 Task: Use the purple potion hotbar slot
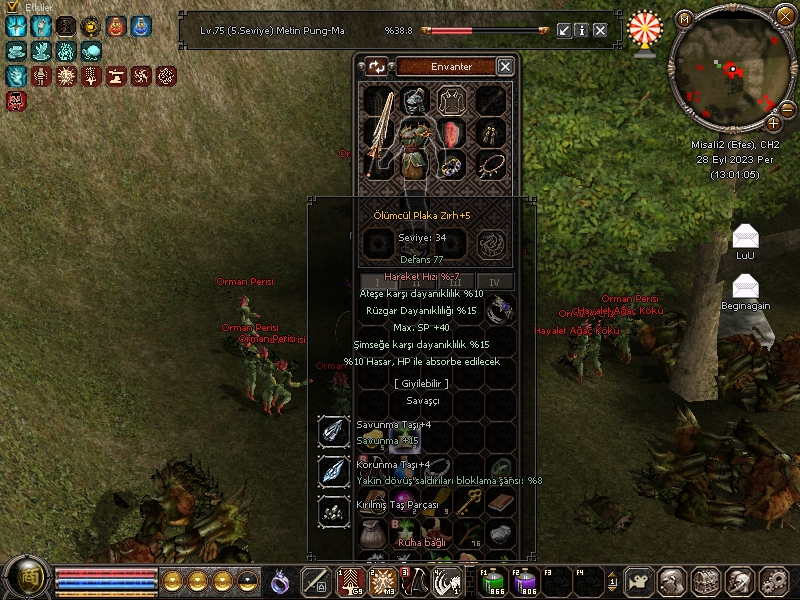(526, 581)
